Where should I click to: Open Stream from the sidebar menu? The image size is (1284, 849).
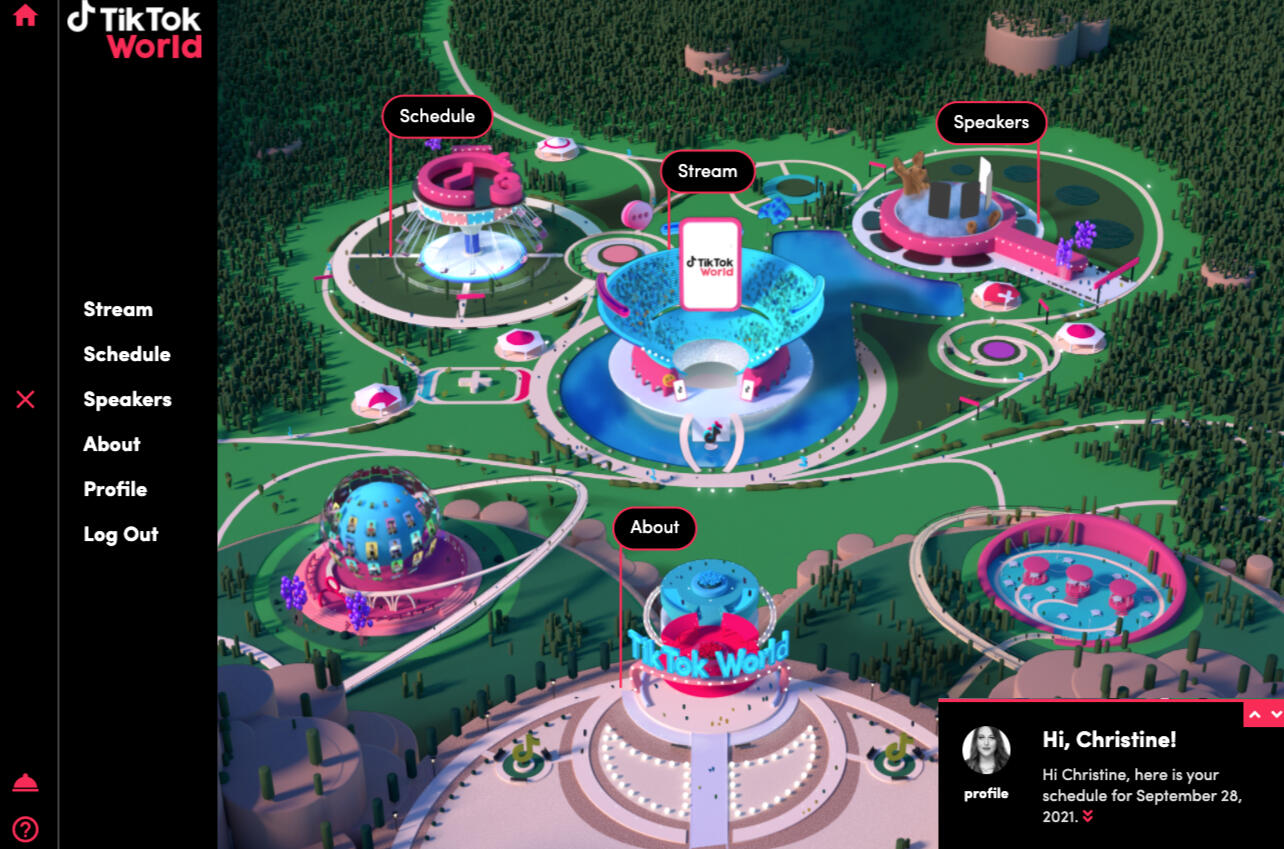point(117,309)
